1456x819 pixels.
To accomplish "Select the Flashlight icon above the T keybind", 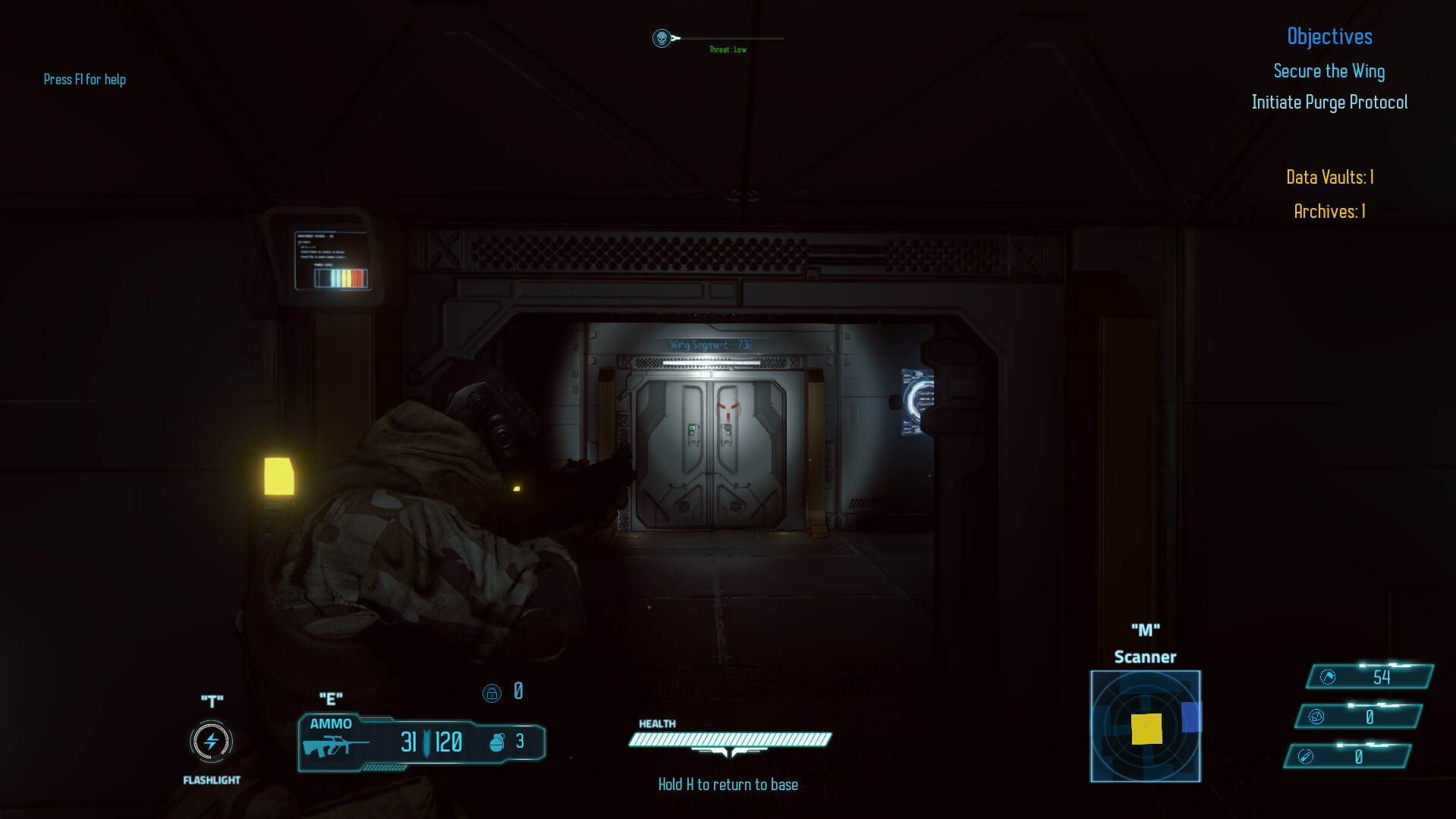I will coord(211,742).
